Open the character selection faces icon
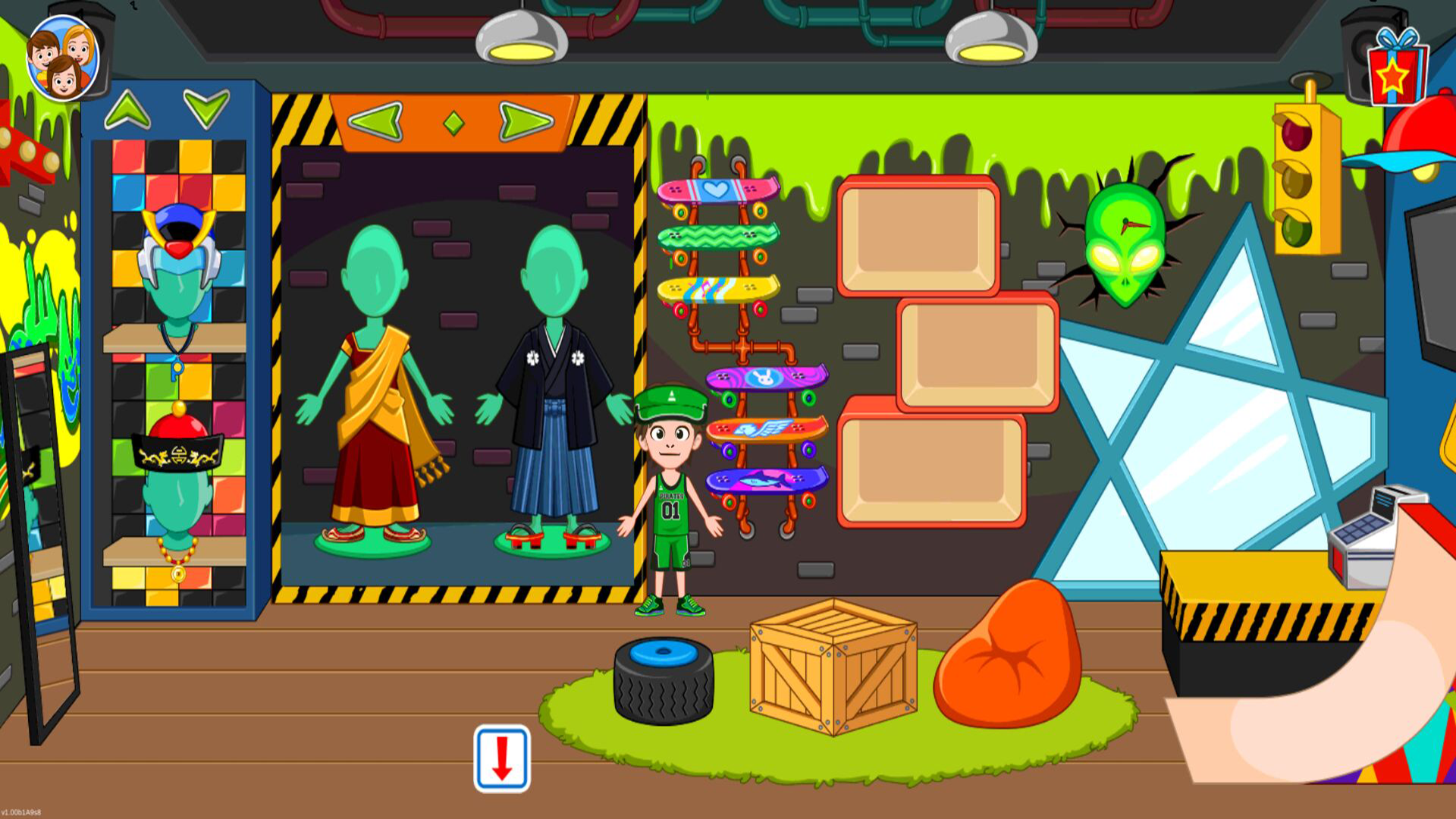1456x819 pixels. coord(62,59)
